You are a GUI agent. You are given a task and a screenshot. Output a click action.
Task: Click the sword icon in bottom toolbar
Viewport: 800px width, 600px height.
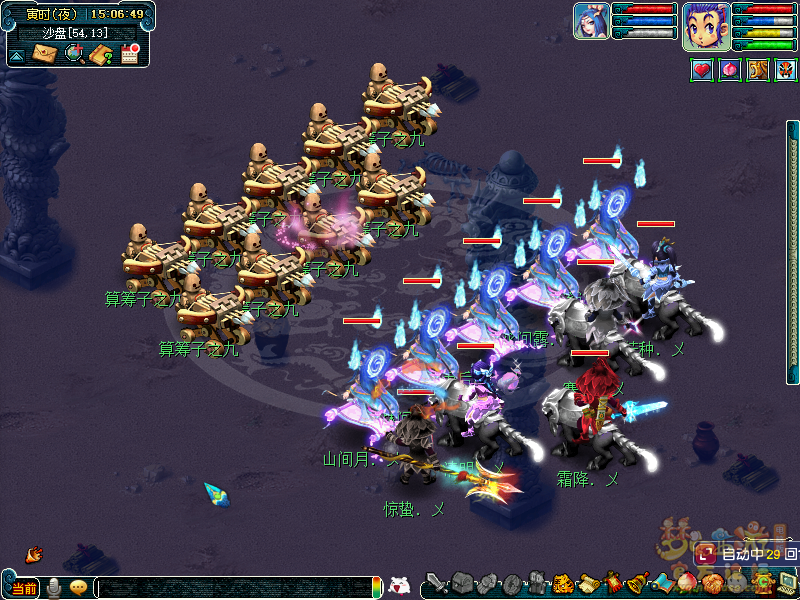tap(436, 582)
